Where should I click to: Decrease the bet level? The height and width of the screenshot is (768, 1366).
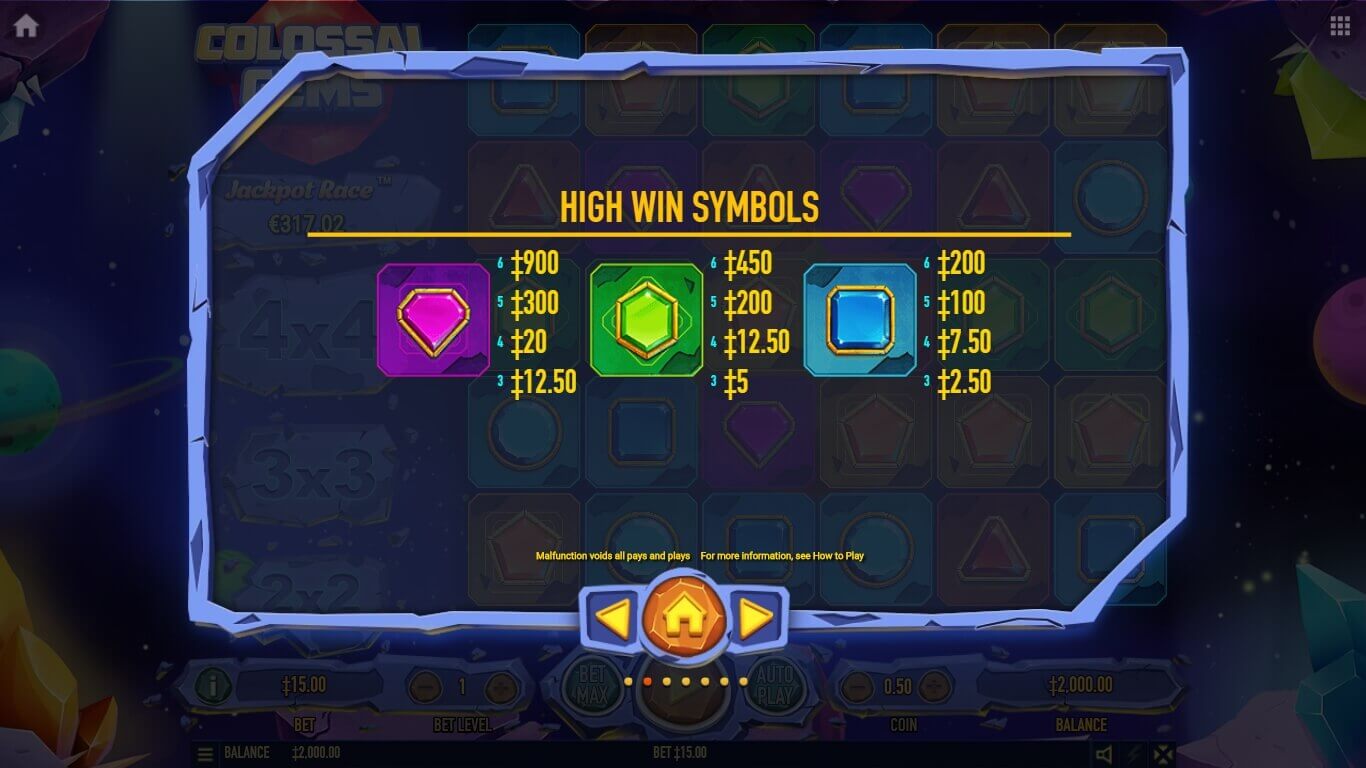425,687
